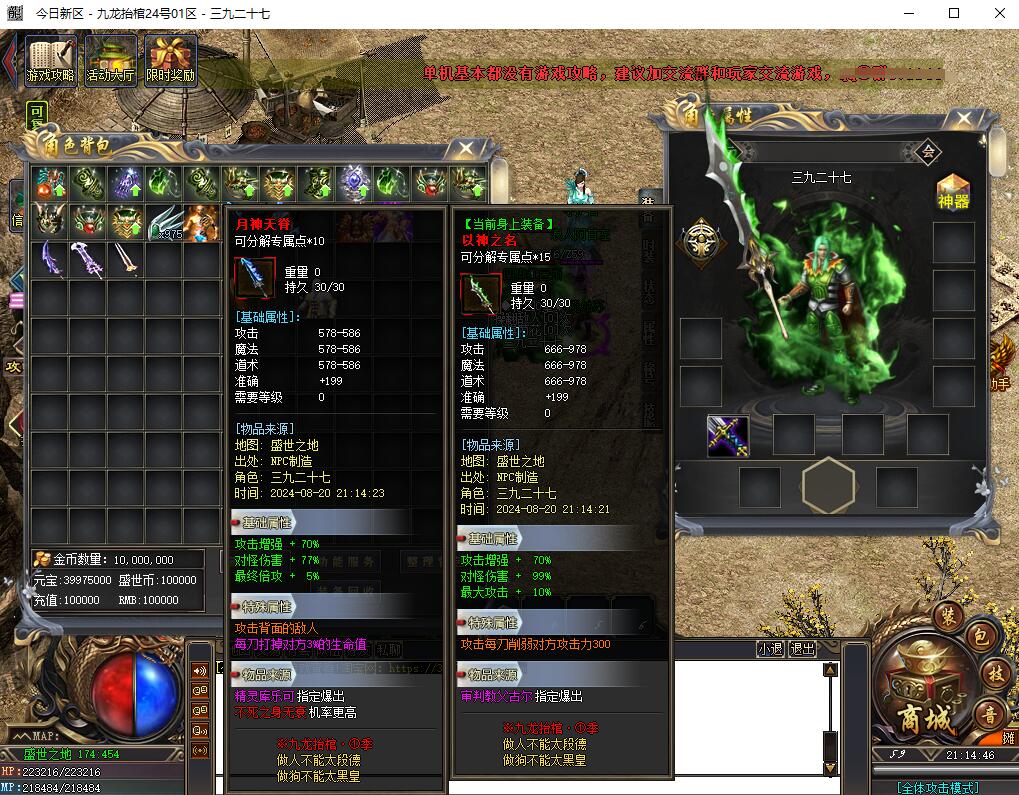The height and width of the screenshot is (795, 1019).
Task: Maximize the game window
Action: tap(953, 13)
